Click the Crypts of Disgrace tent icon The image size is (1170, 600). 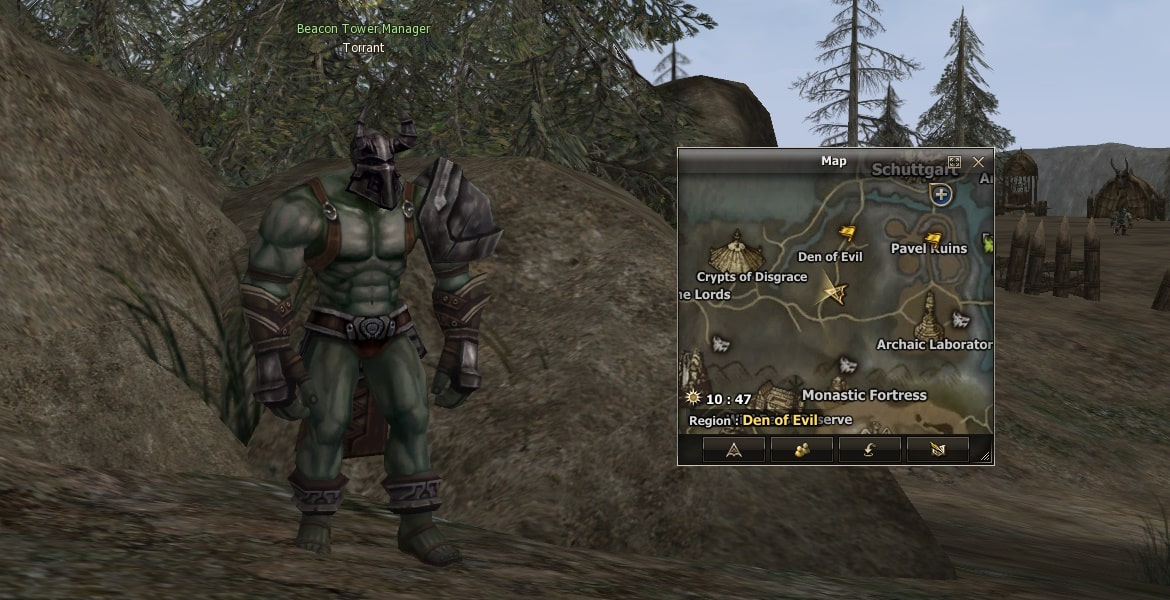[737, 250]
